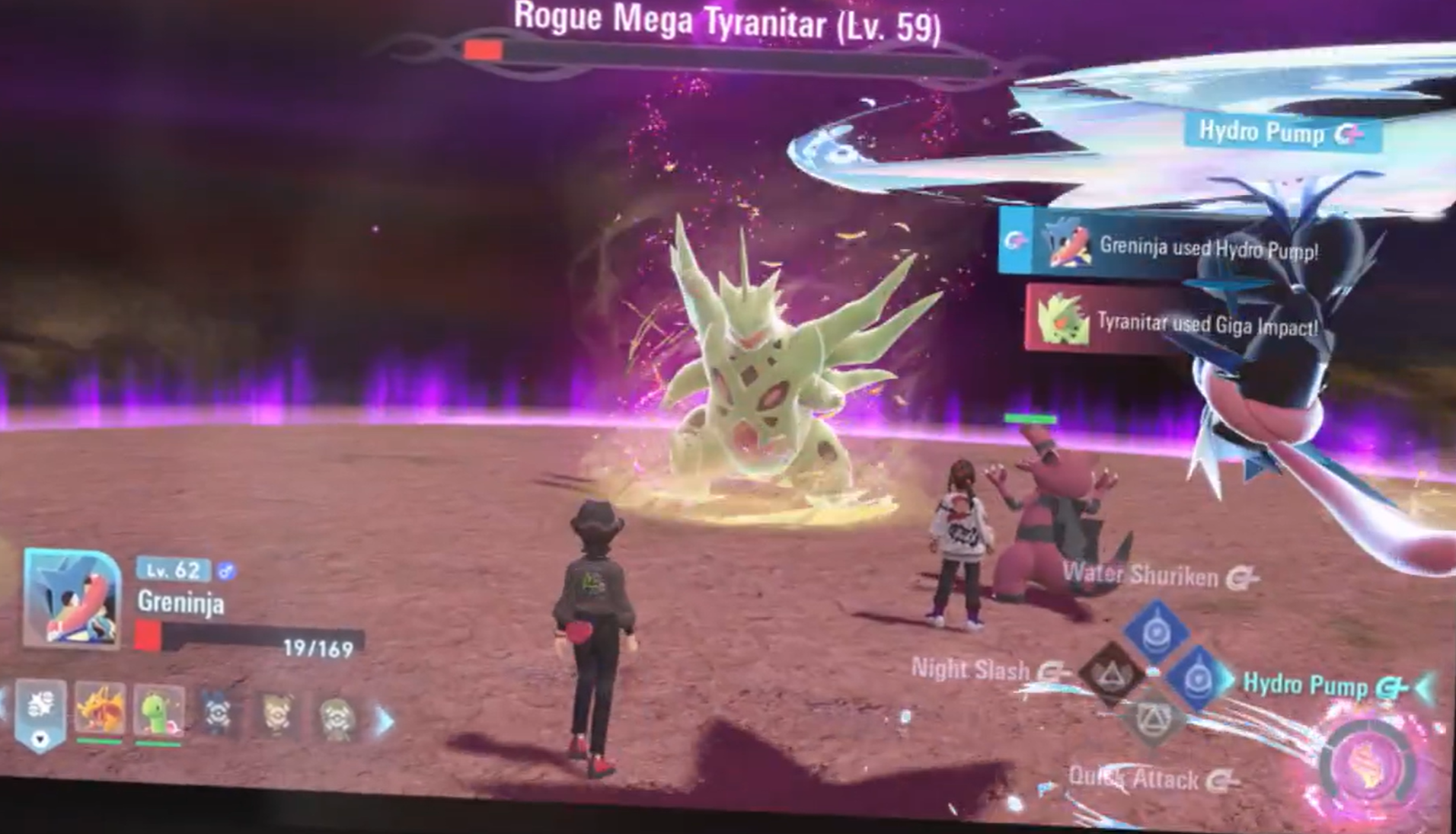
Task: Click the party arrow on the right
Action: (x=386, y=720)
